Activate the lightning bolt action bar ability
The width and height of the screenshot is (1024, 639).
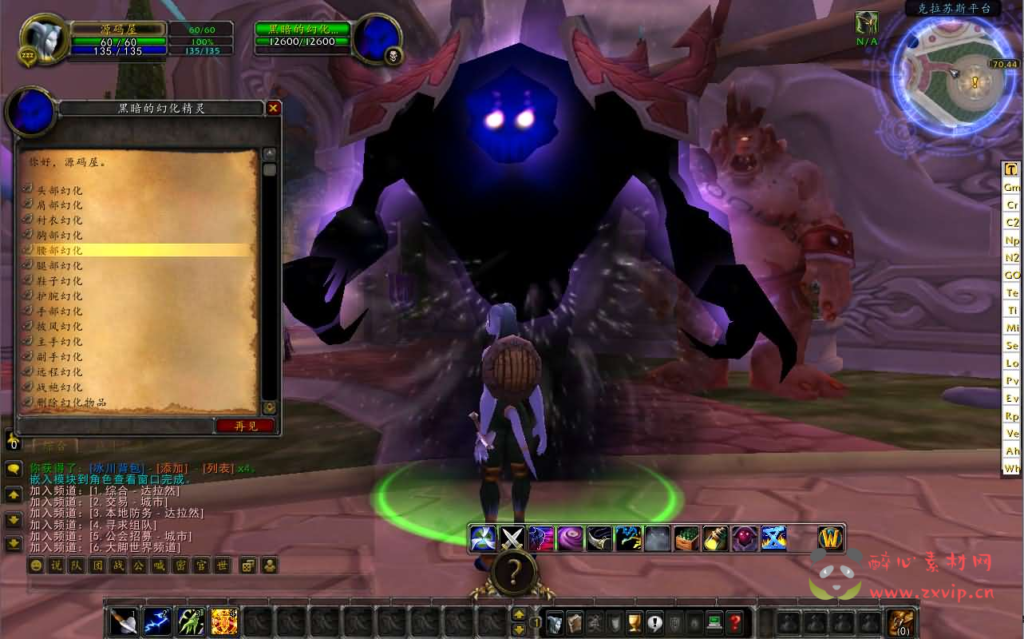click(x=157, y=621)
